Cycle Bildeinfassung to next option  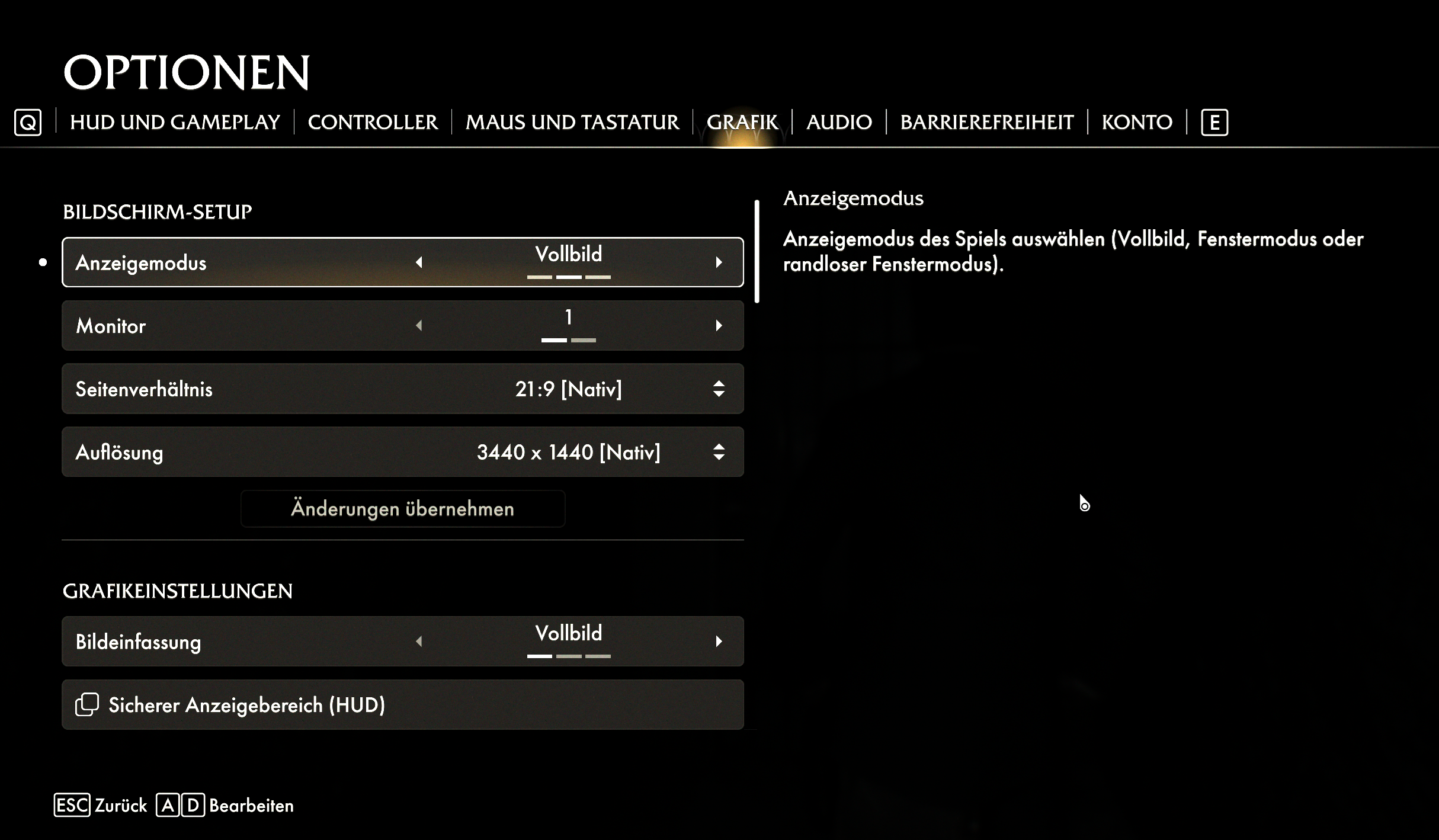720,641
